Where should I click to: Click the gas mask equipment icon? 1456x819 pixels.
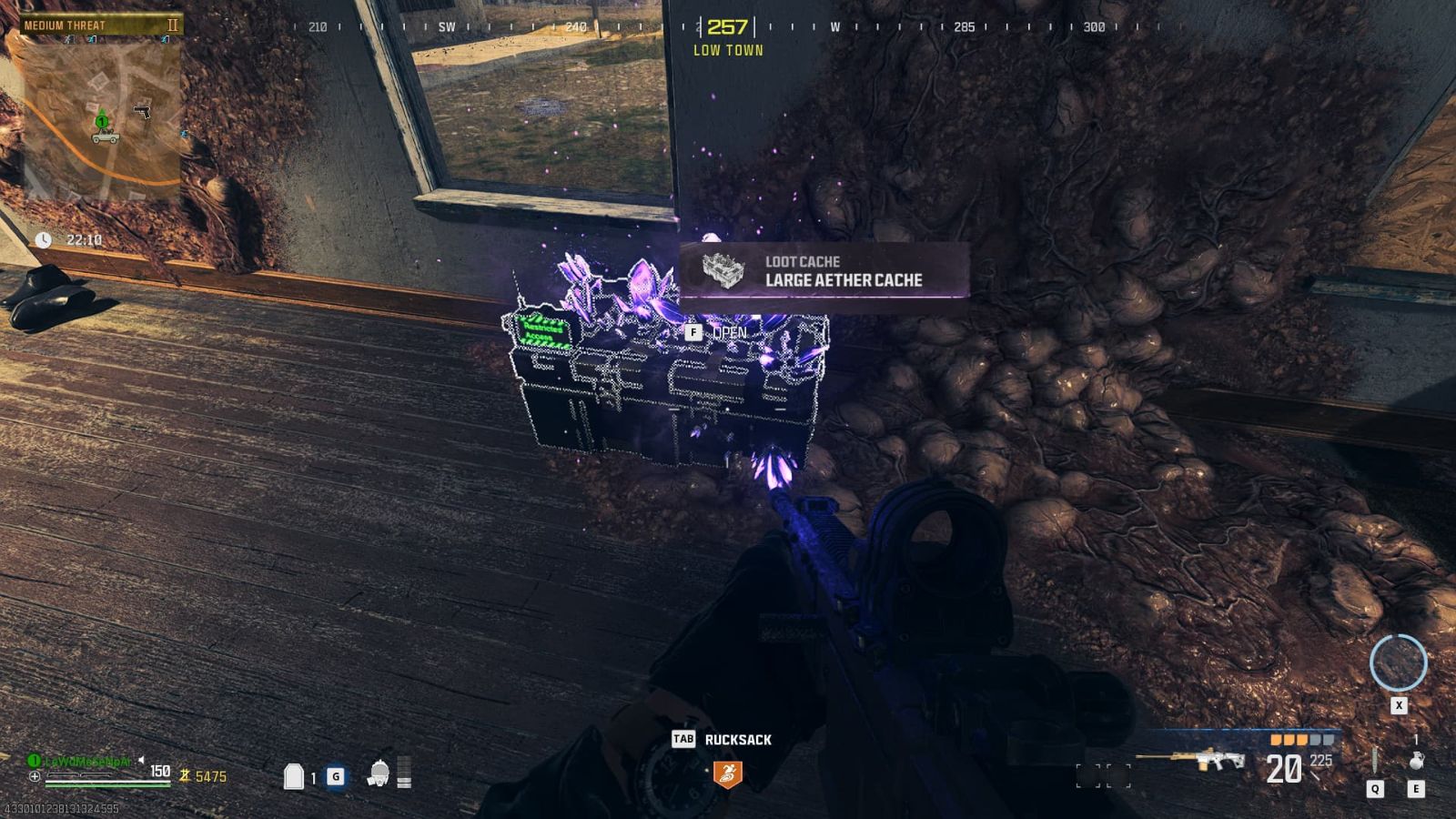378,773
